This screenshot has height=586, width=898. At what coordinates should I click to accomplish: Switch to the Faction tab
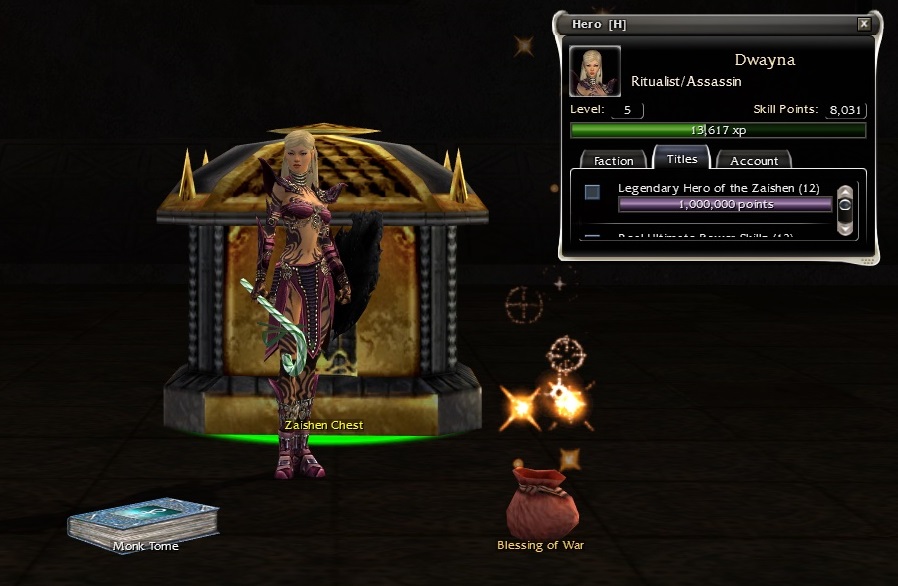614,160
